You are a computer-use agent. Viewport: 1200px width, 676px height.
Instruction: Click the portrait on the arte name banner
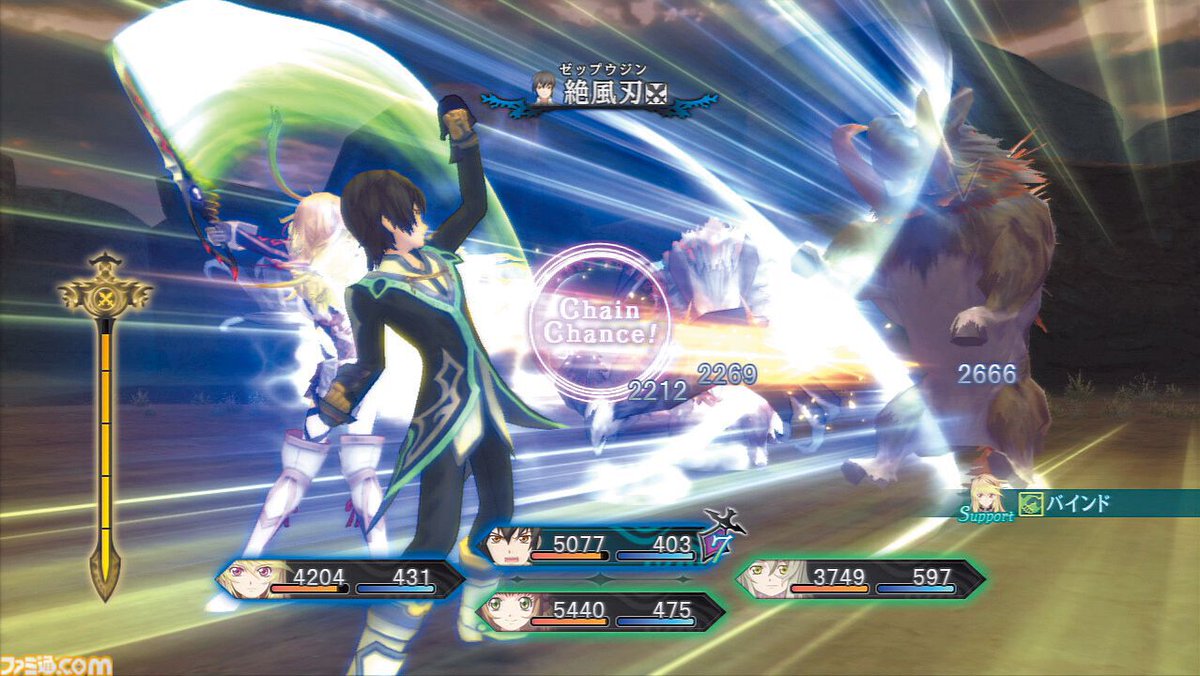[544, 90]
